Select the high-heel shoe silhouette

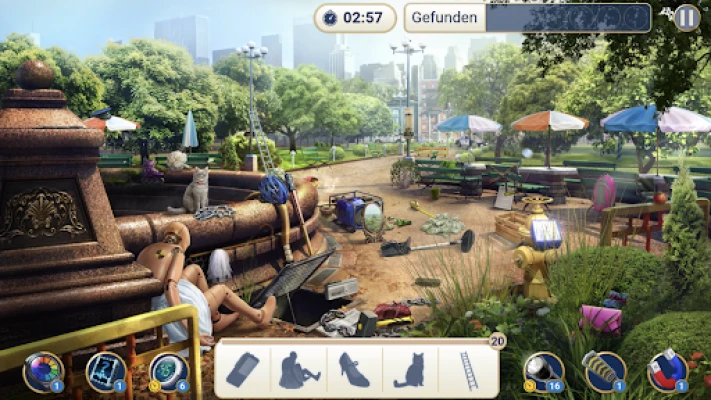click(354, 370)
